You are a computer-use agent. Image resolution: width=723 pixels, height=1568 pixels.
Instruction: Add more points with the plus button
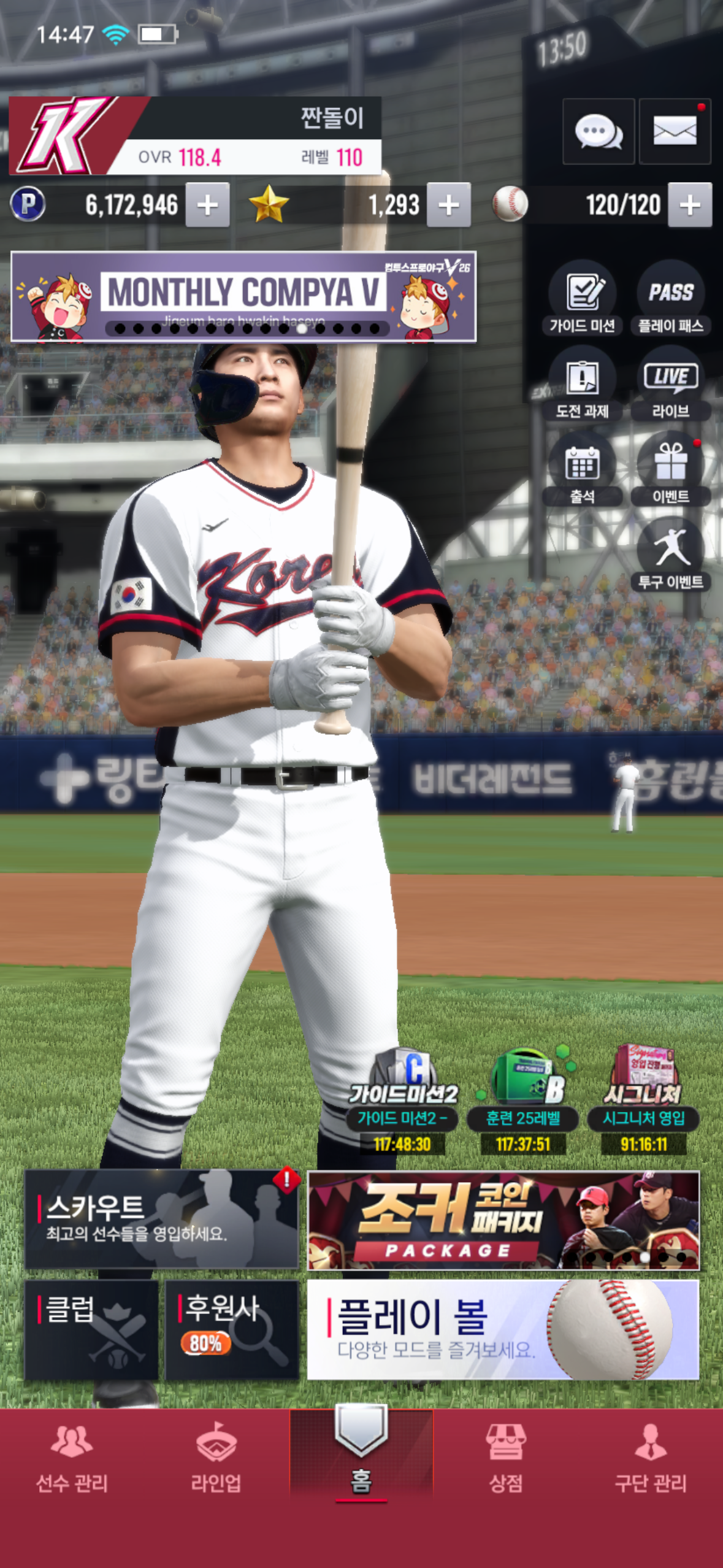tap(208, 205)
